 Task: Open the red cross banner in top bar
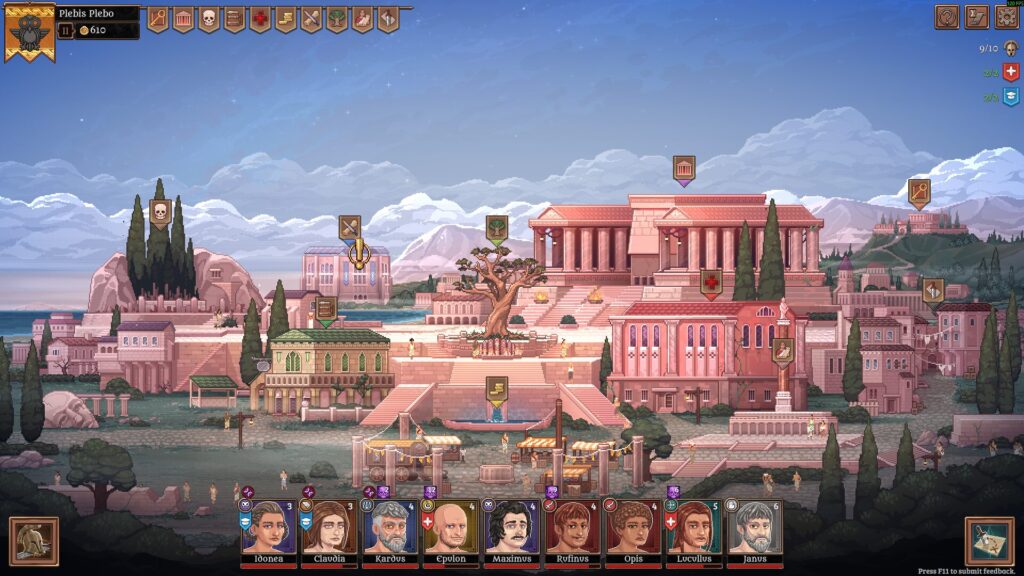pyautogui.click(x=260, y=19)
